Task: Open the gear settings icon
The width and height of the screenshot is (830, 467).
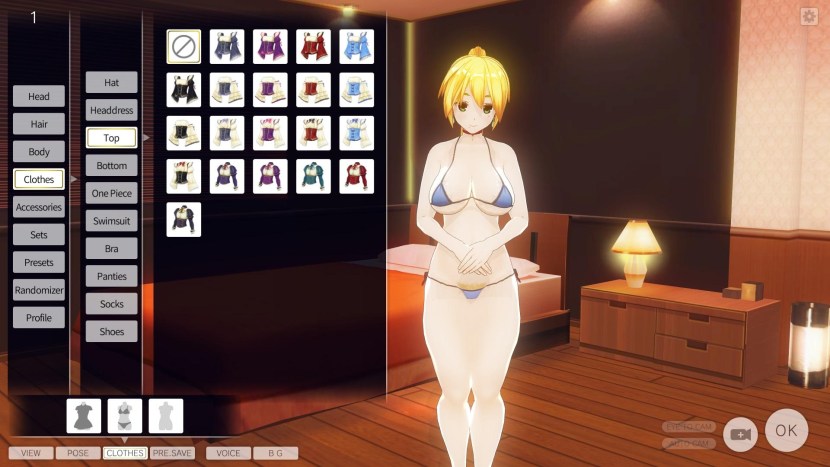Action: (809, 16)
